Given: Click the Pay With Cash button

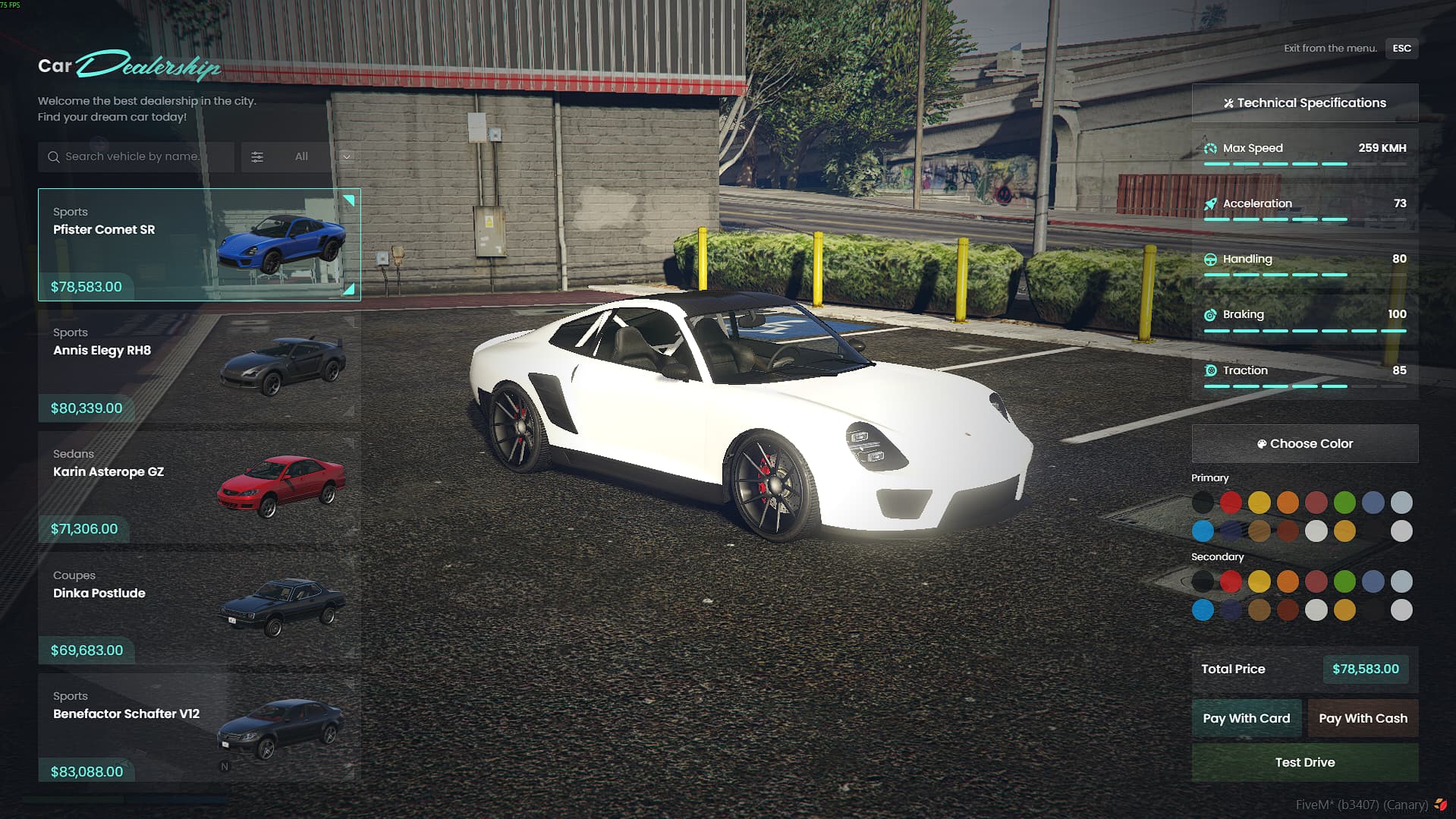Looking at the screenshot, I should 1362,718.
